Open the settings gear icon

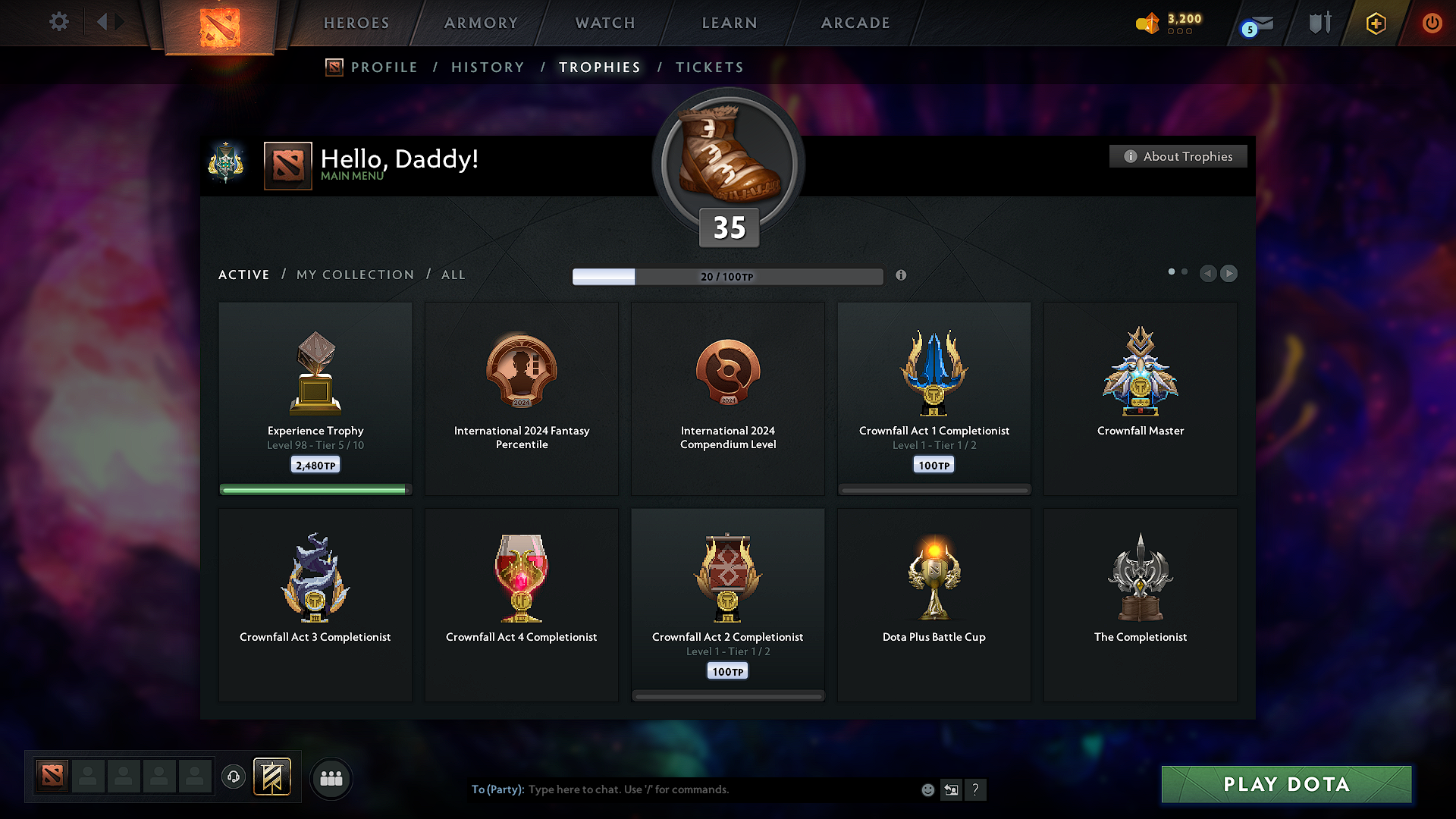59,22
